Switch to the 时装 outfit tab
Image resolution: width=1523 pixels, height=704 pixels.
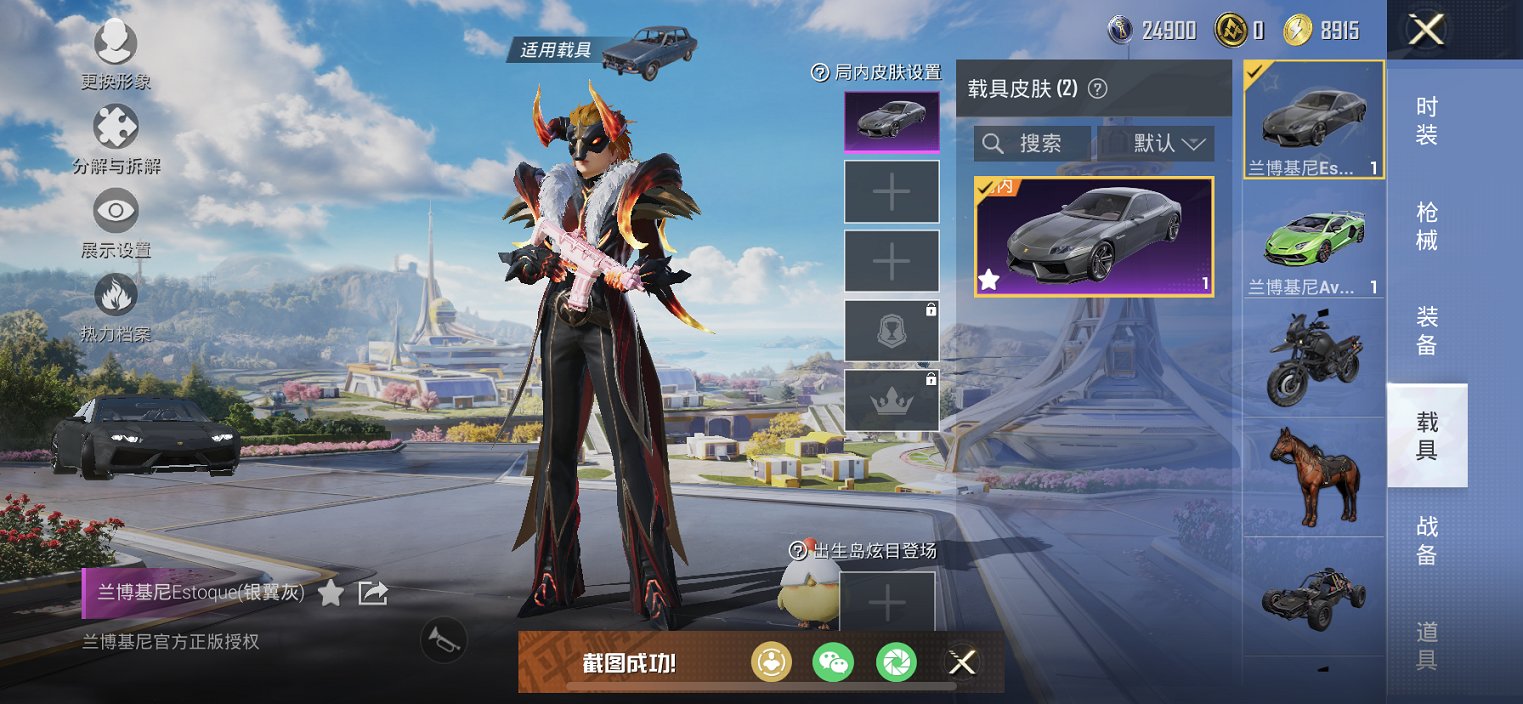(1426, 121)
